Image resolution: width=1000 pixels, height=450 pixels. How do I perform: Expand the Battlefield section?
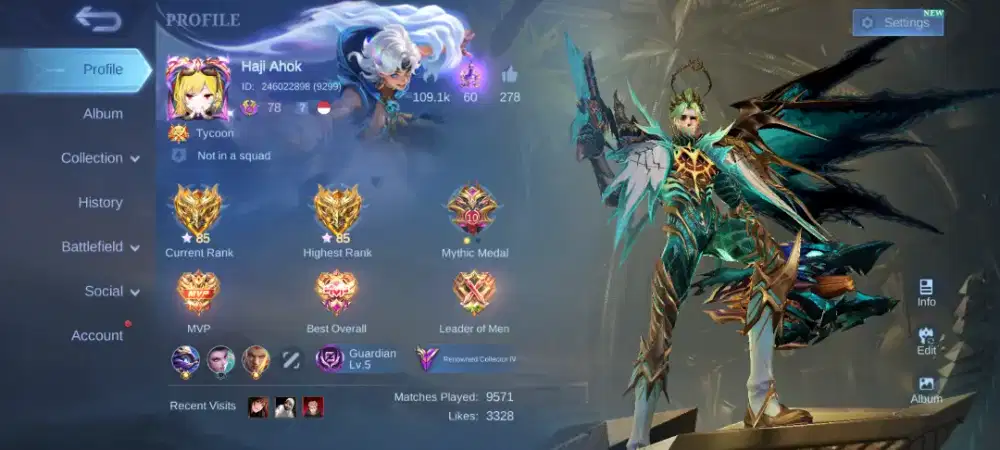100,247
